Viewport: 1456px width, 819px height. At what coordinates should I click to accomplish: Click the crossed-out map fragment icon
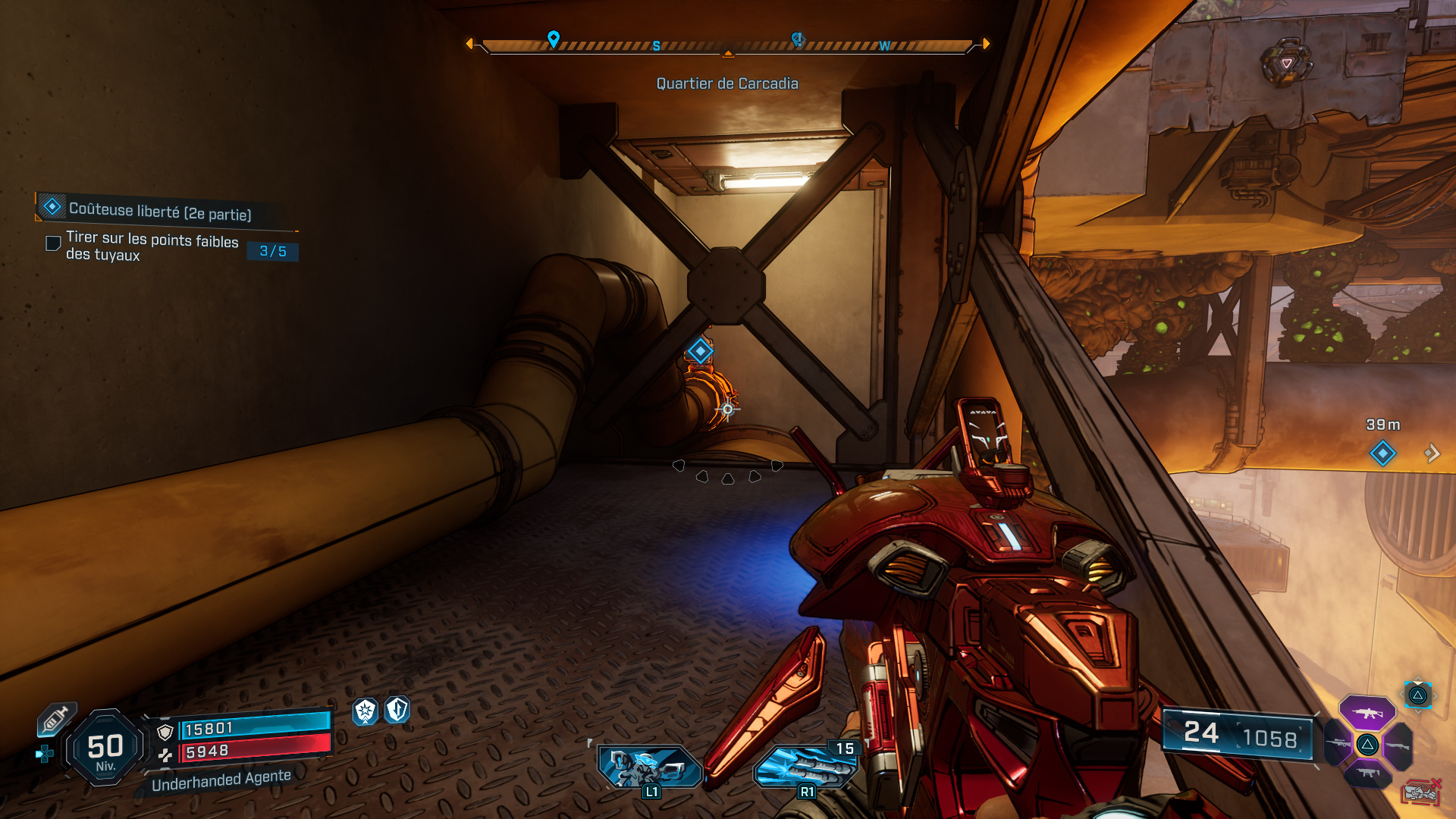click(x=1420, y=793)
